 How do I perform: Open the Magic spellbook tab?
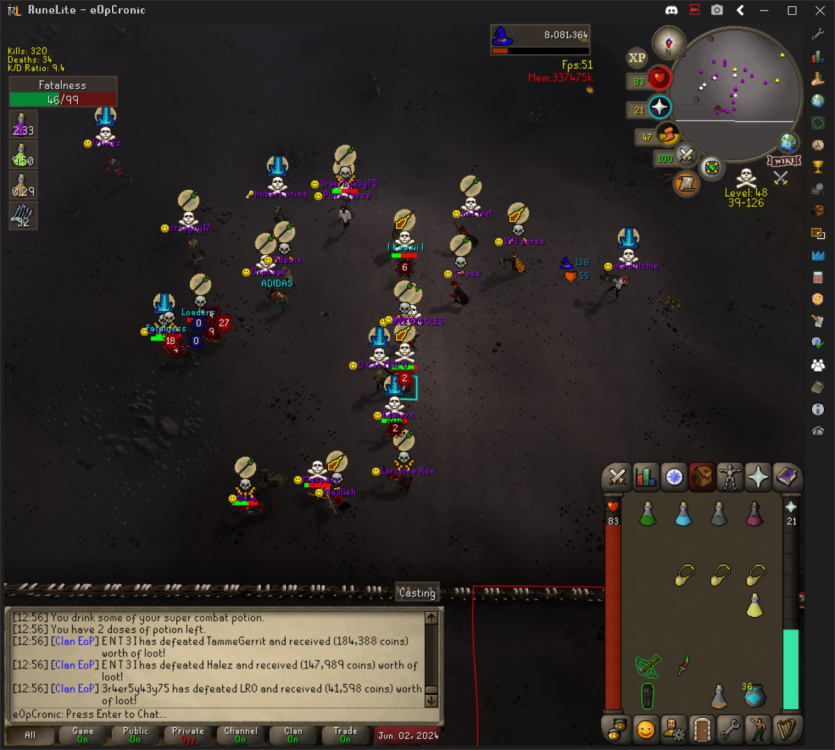click(787, 477)
